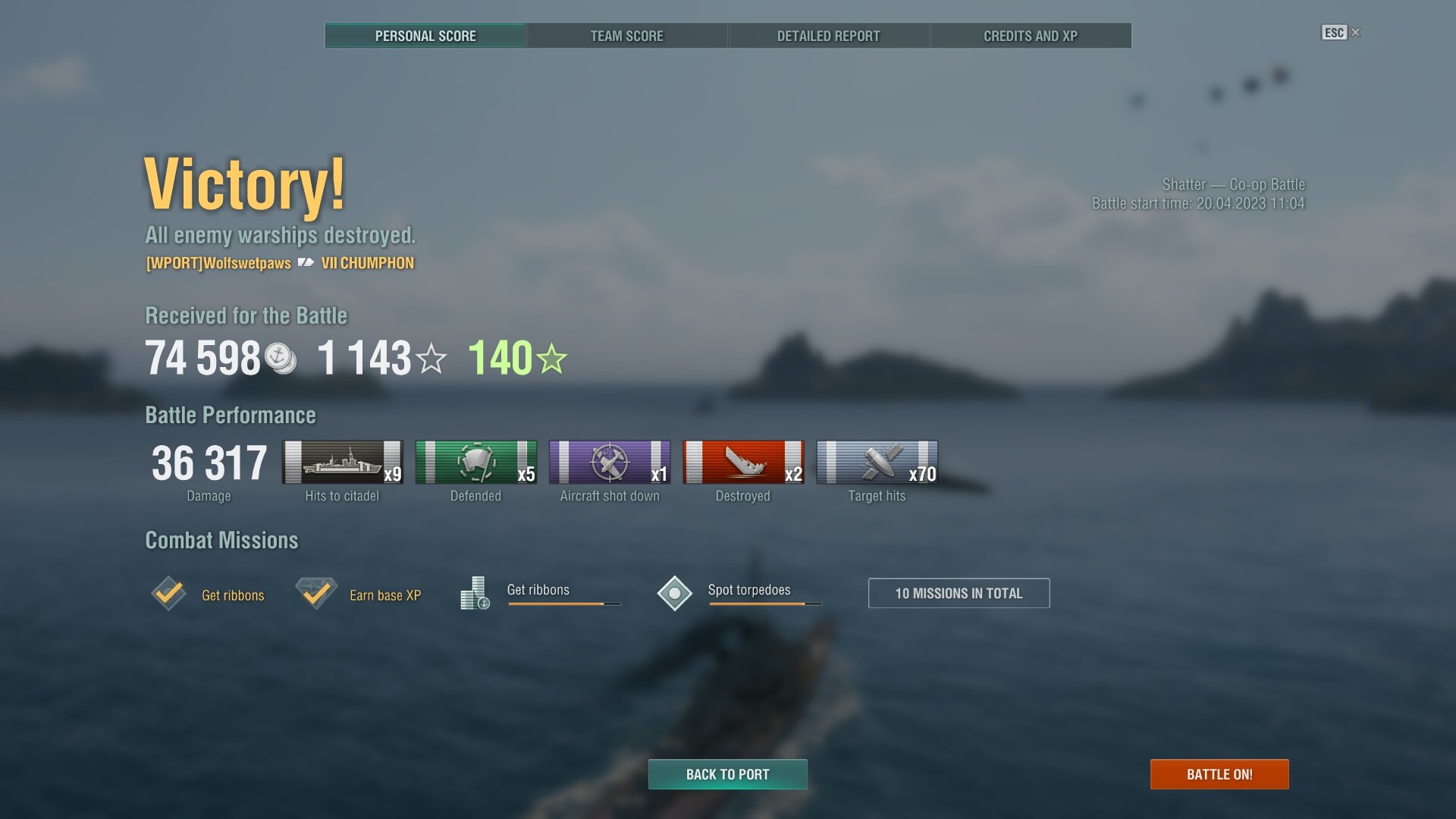Choose the red Destroyed ribbon

[x=743, y=463]
